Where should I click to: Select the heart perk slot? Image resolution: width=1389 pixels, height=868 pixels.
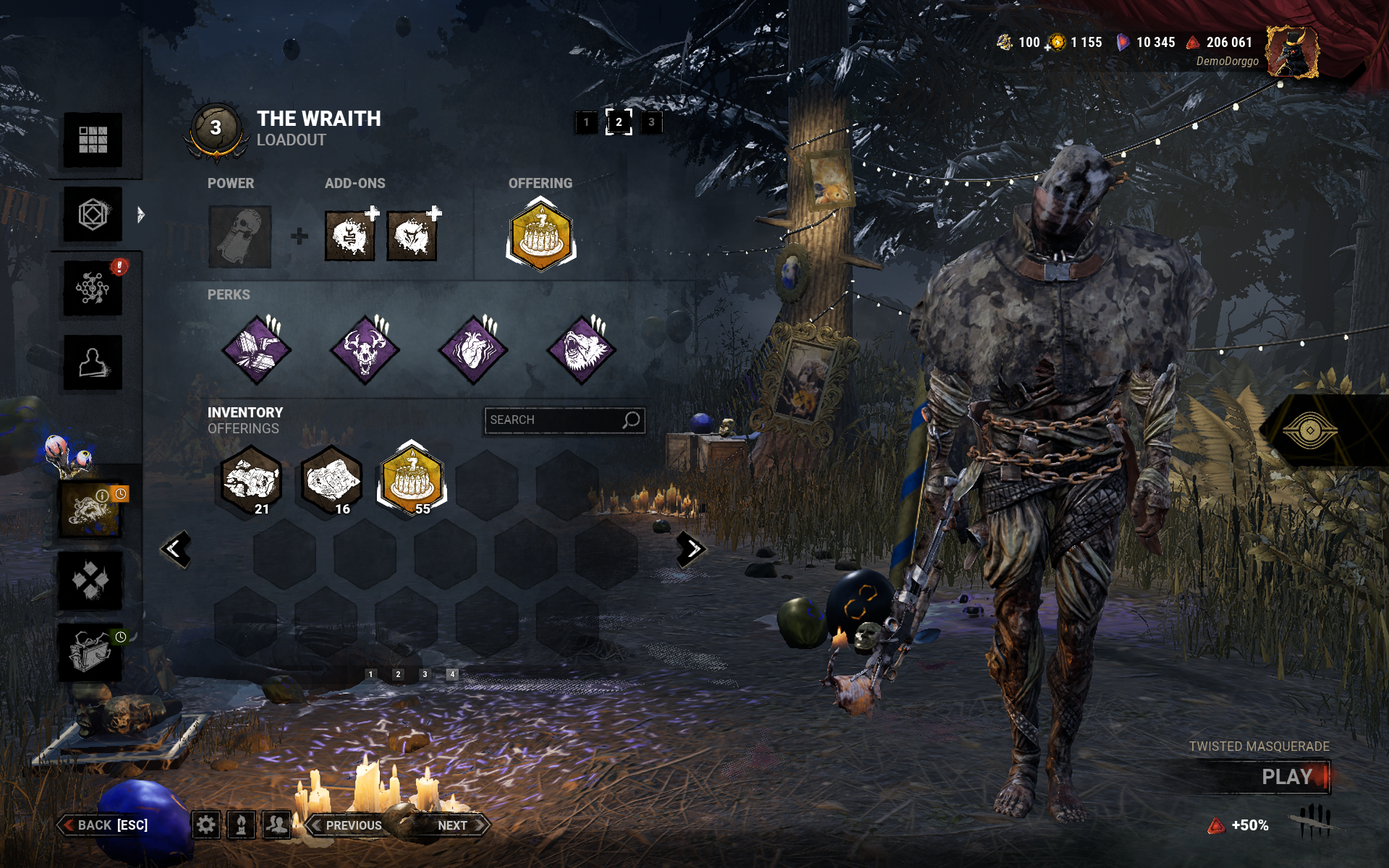(473, 350)
